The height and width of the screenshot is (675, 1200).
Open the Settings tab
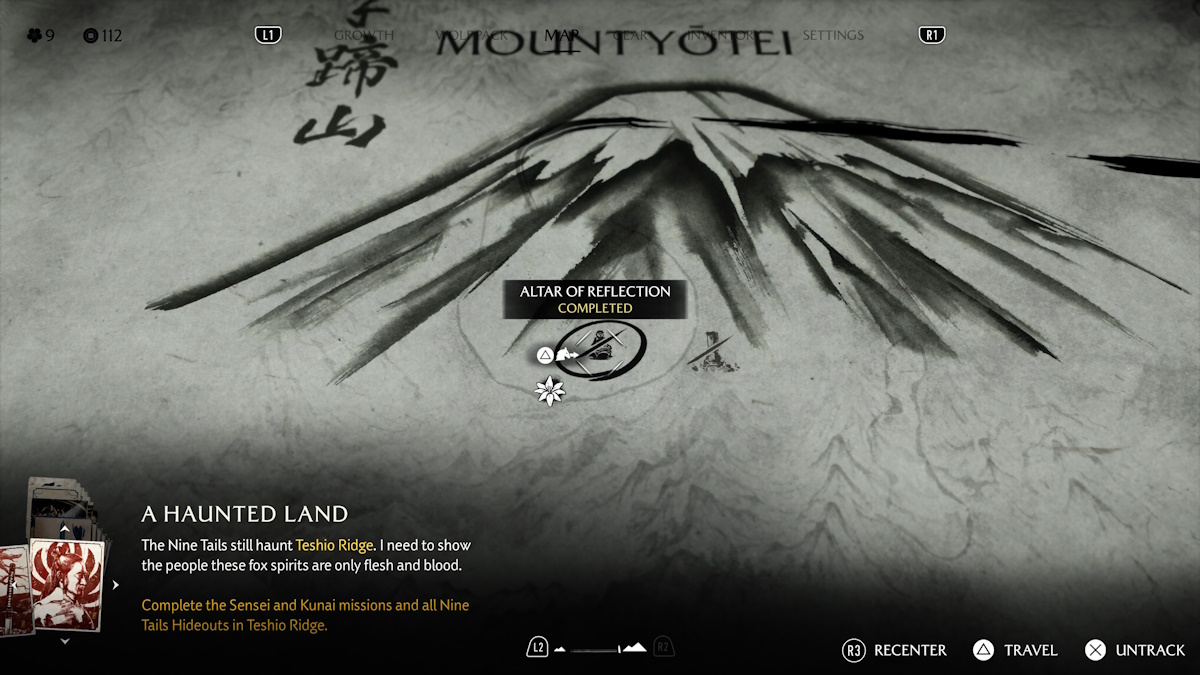832,35
